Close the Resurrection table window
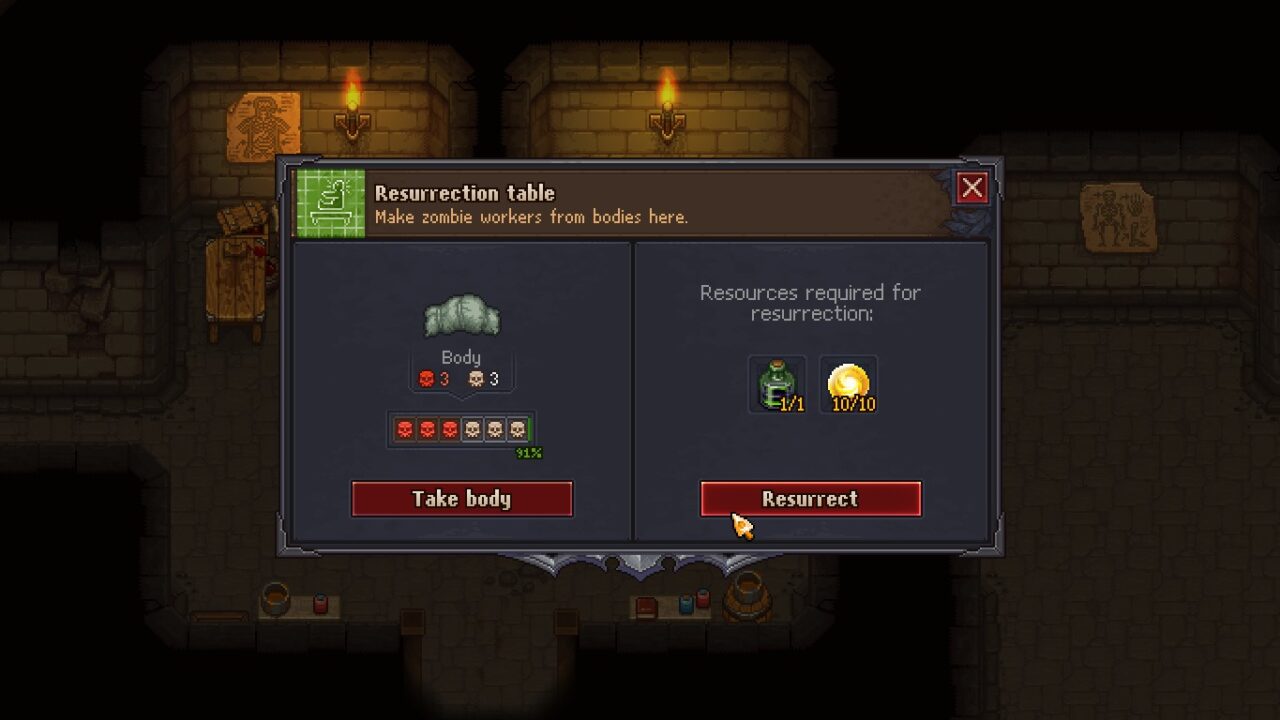 [972, 188]
